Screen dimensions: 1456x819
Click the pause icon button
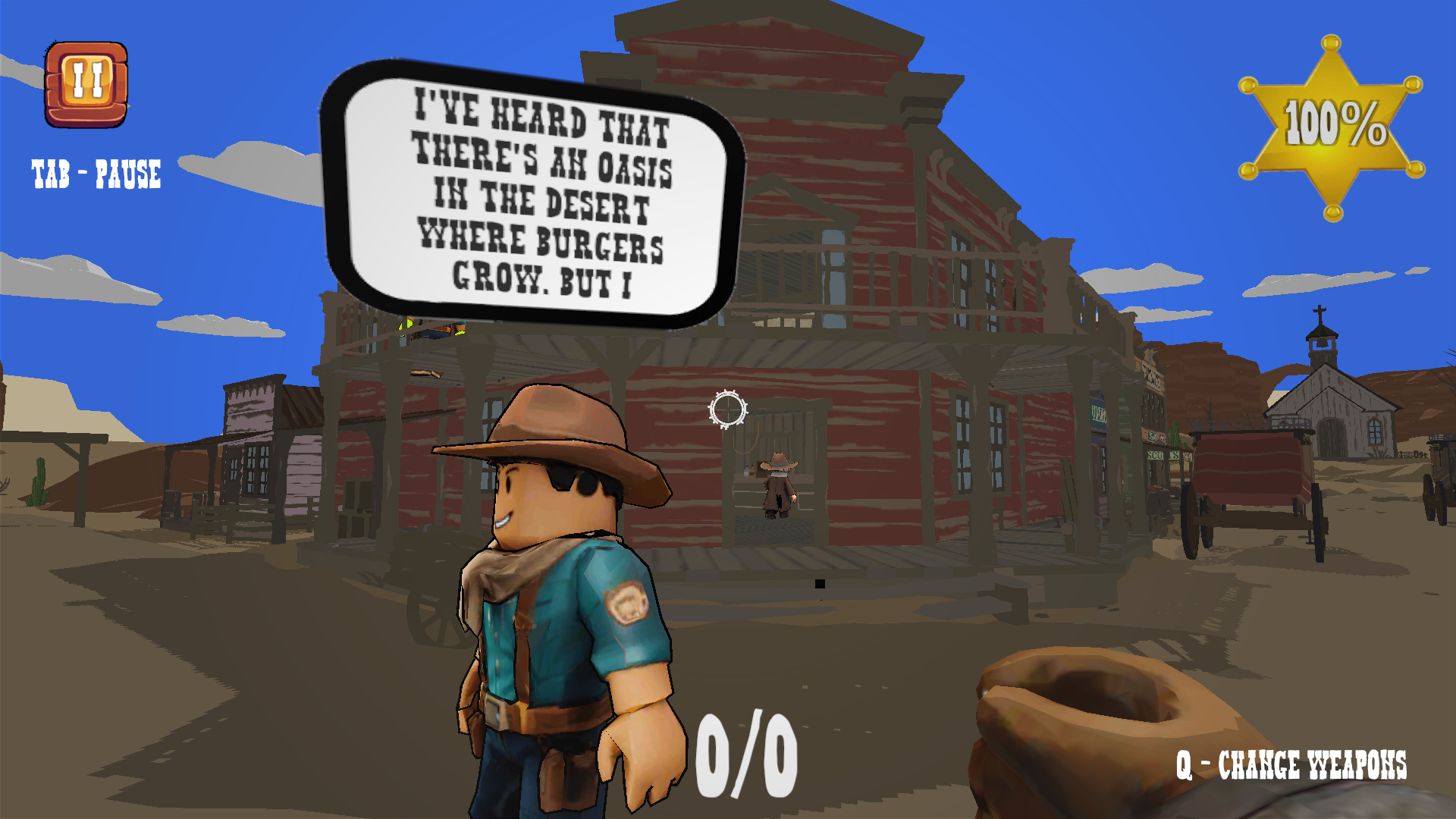(x=86, y=82)
